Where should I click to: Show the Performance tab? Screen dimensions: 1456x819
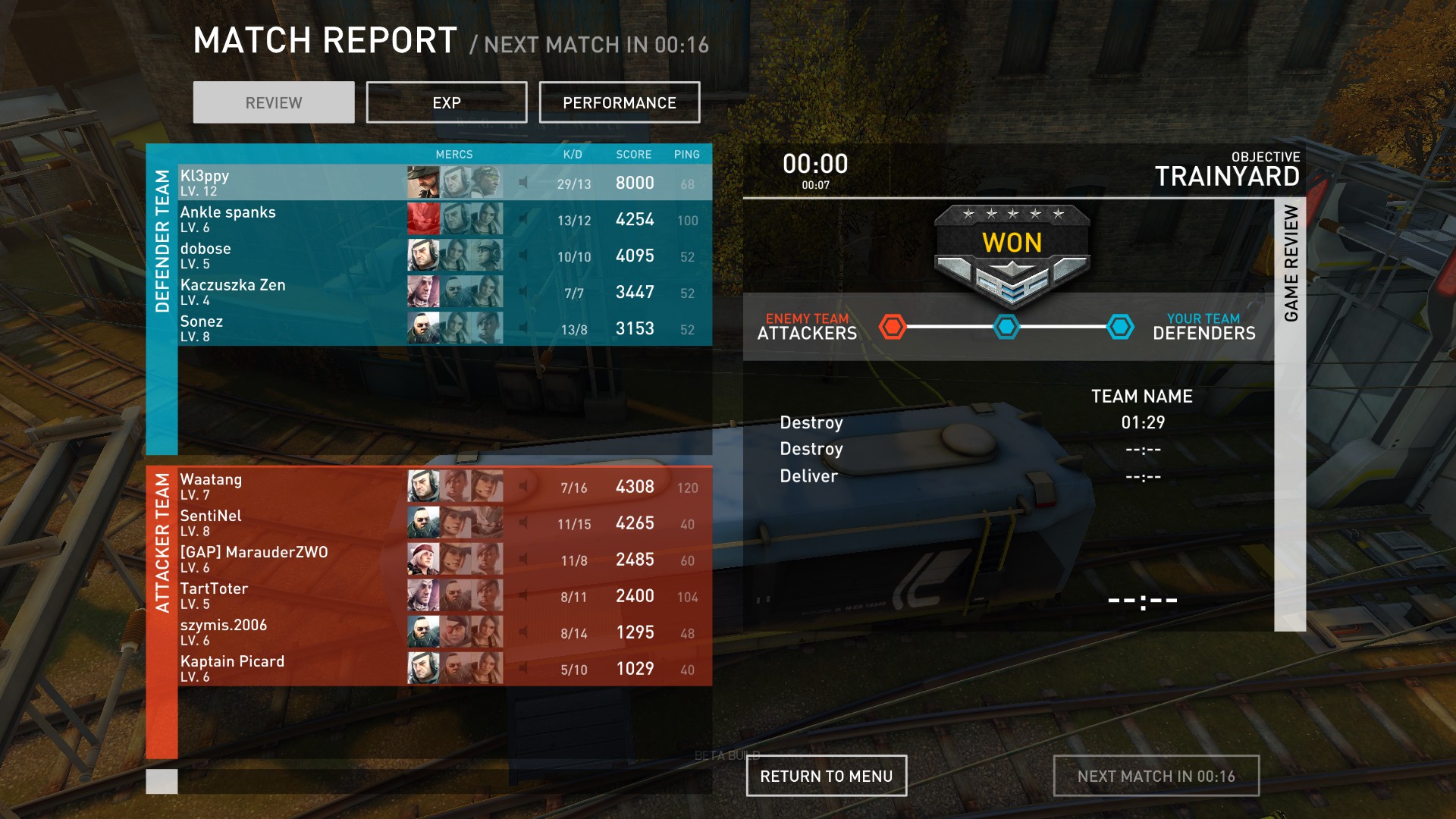(619, 102)
